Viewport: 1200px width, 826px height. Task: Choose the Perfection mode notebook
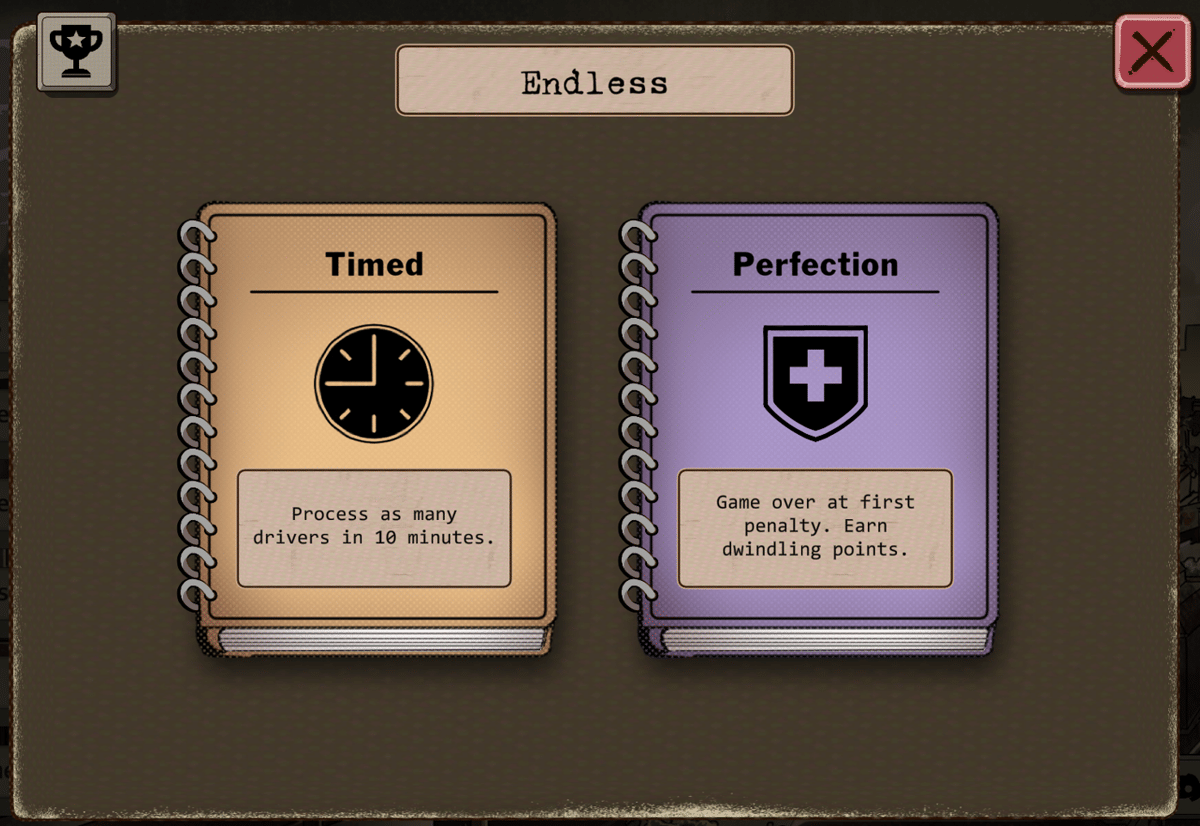click(815, 420)
